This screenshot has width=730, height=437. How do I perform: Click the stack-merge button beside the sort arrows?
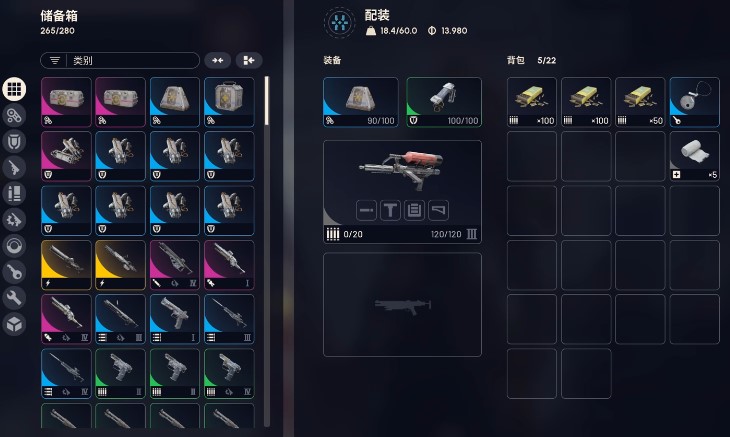(x=249, y=61)
